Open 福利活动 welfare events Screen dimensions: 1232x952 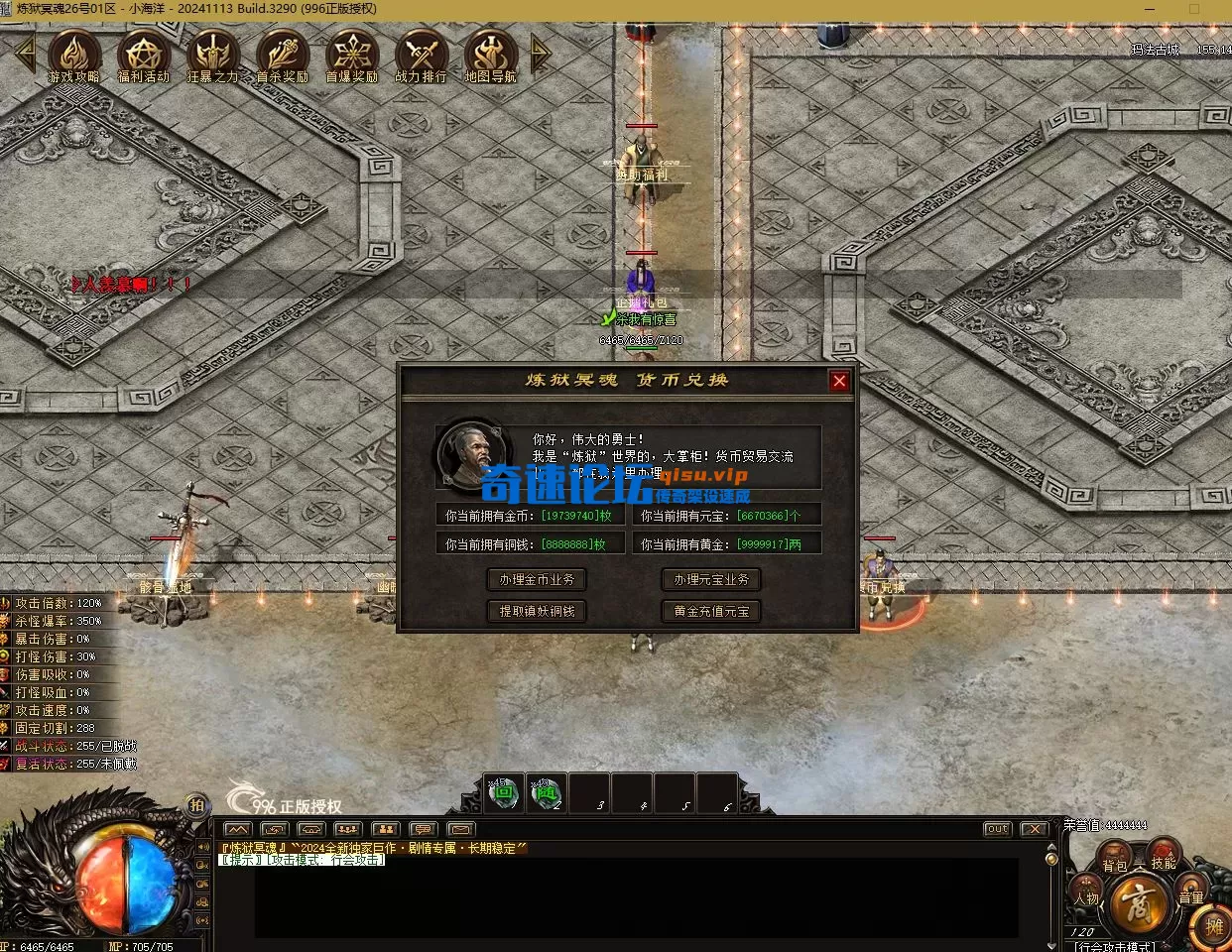point(144,55)
